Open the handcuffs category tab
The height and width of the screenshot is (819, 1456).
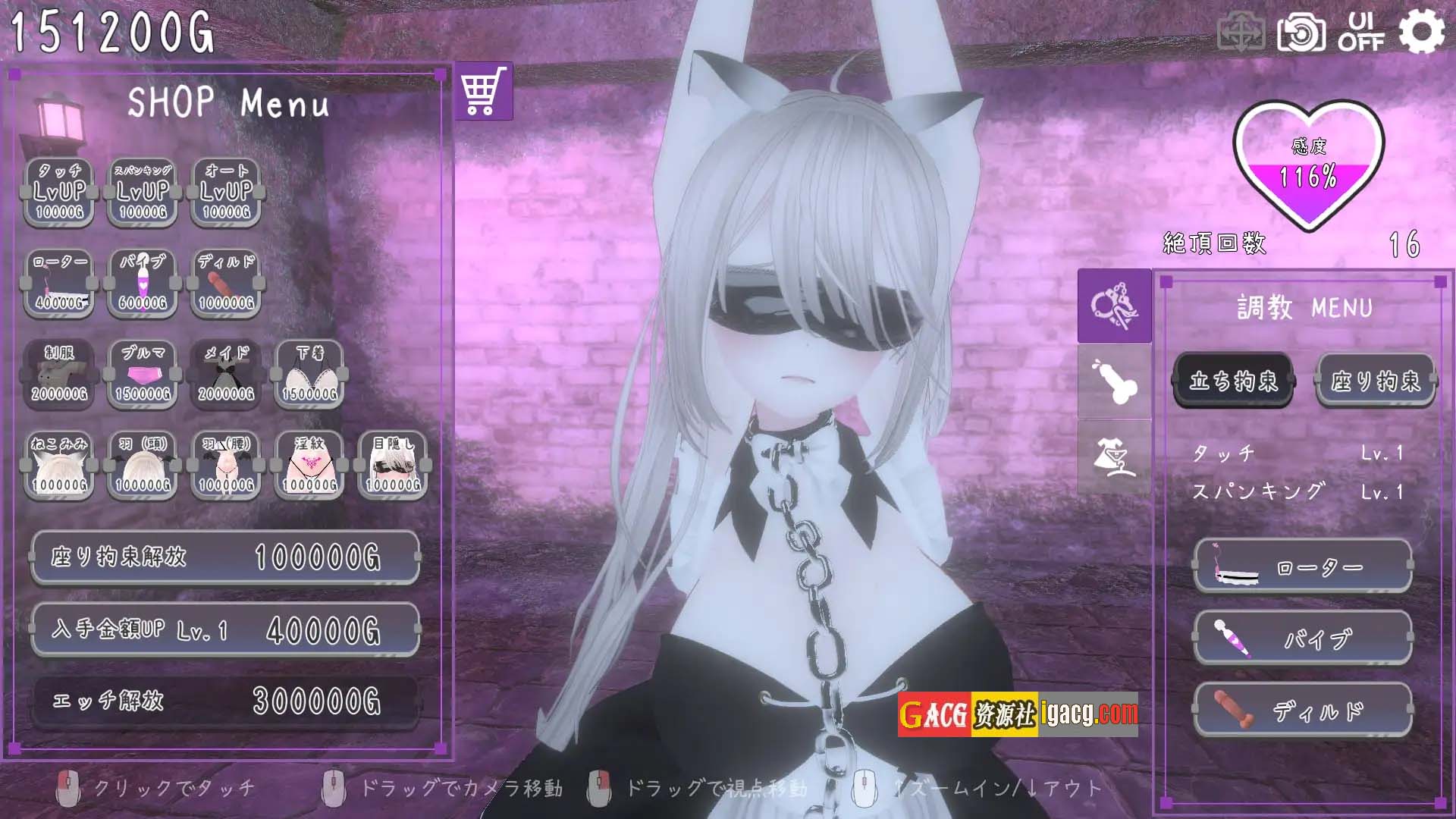pos(1114,306)
